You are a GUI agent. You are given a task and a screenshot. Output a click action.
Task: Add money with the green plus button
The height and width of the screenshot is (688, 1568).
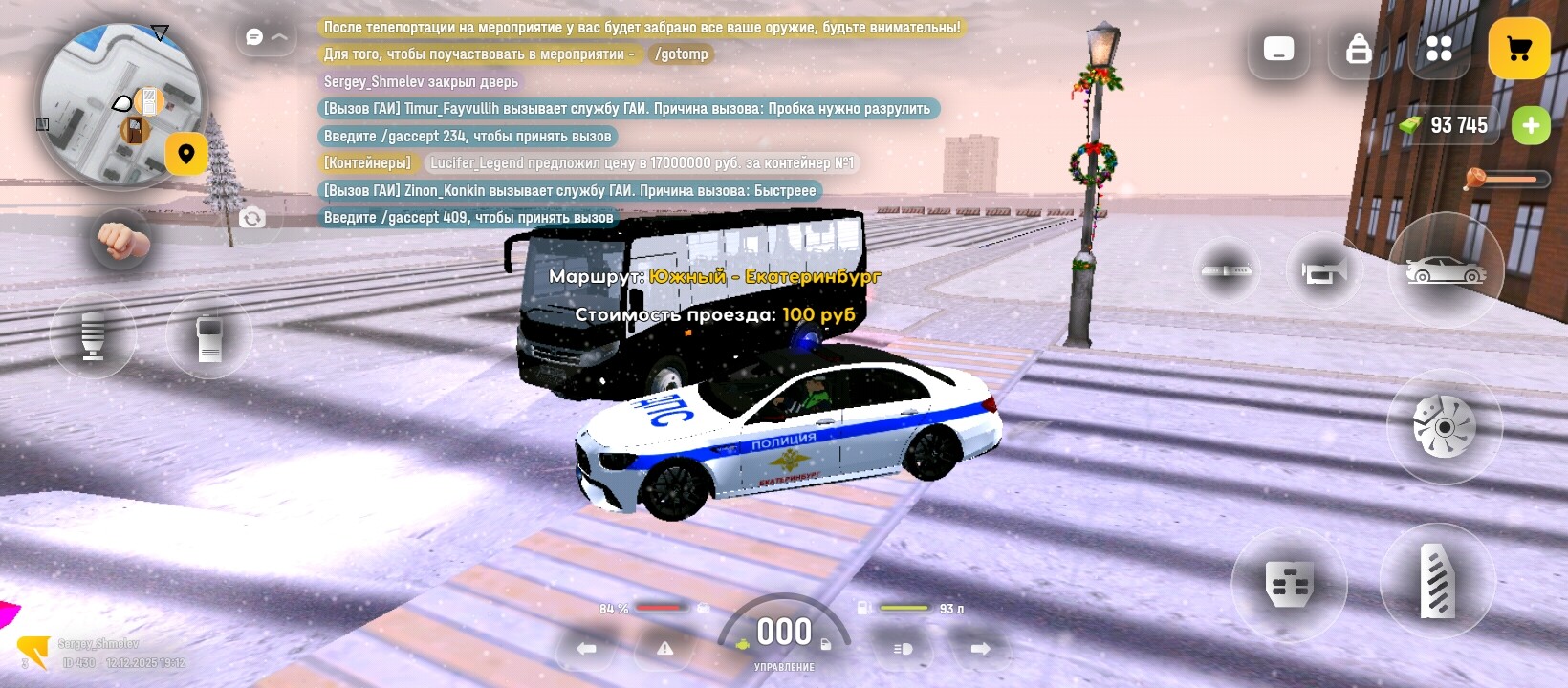click(x=1530, y=126)
